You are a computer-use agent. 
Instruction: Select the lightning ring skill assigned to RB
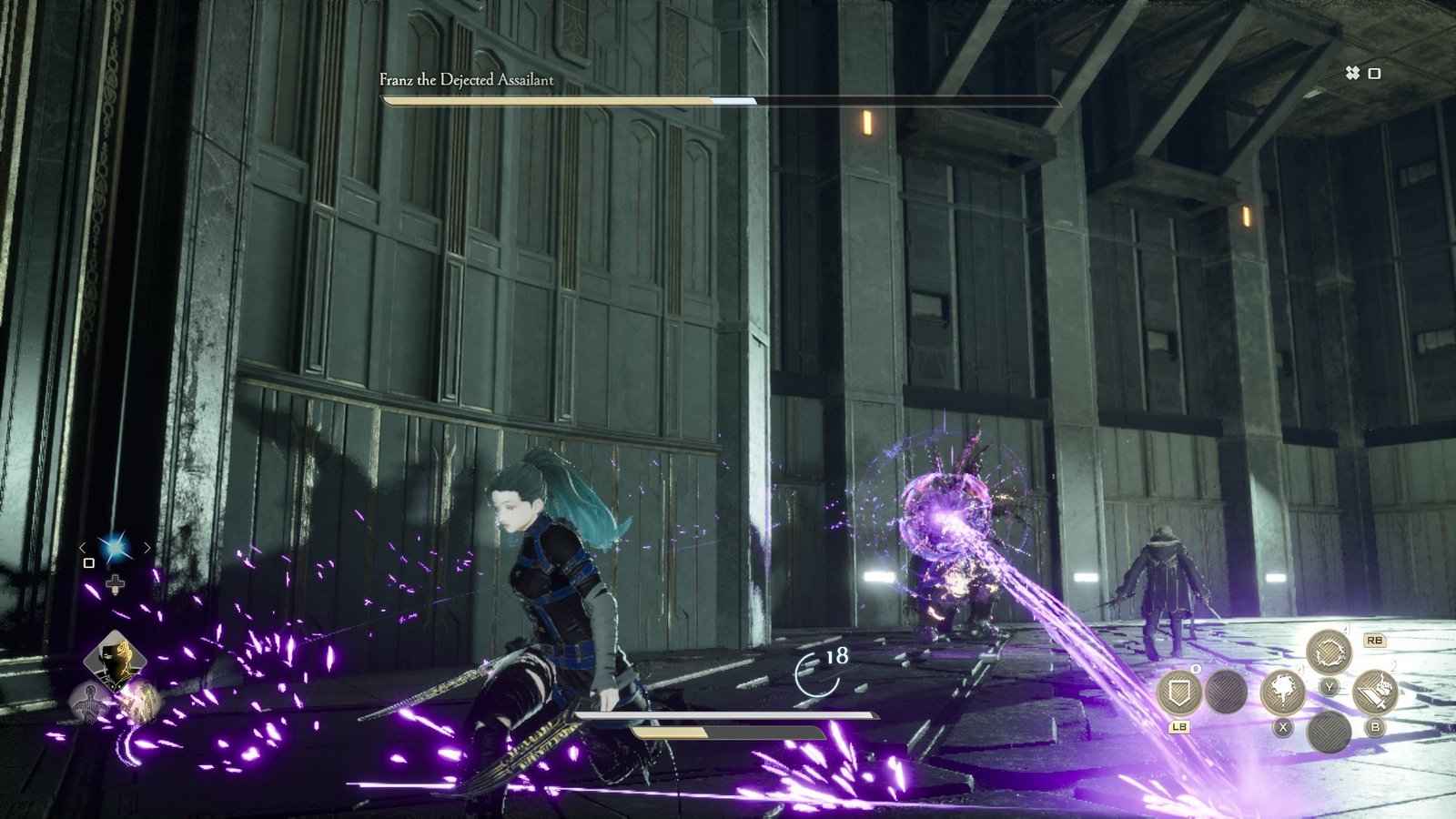tap(1330, 650)
